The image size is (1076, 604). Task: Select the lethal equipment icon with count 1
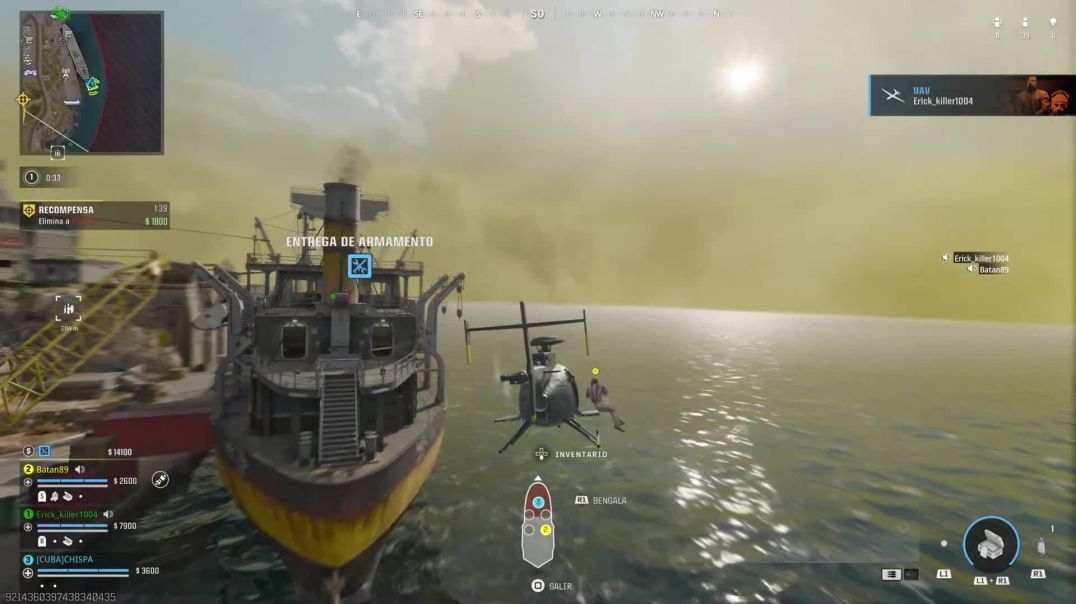point(1041,546)
